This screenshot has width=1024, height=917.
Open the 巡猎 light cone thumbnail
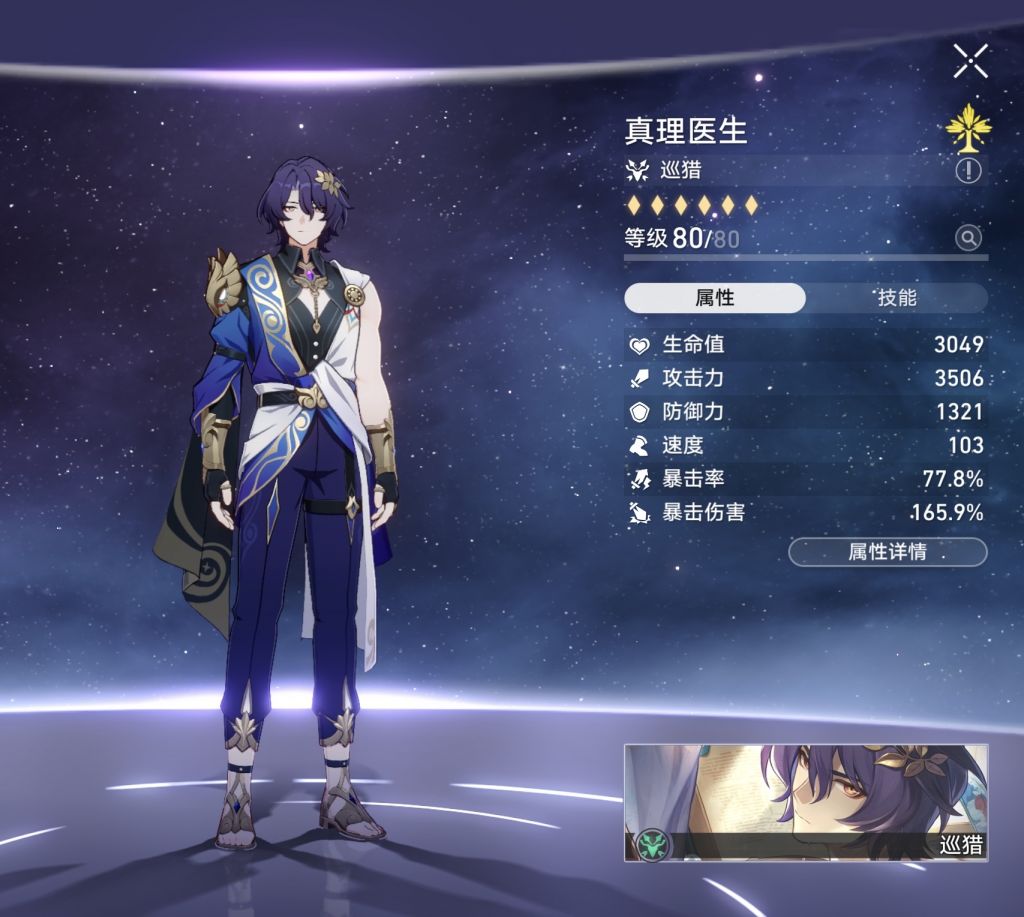click(x=805, y=802)
